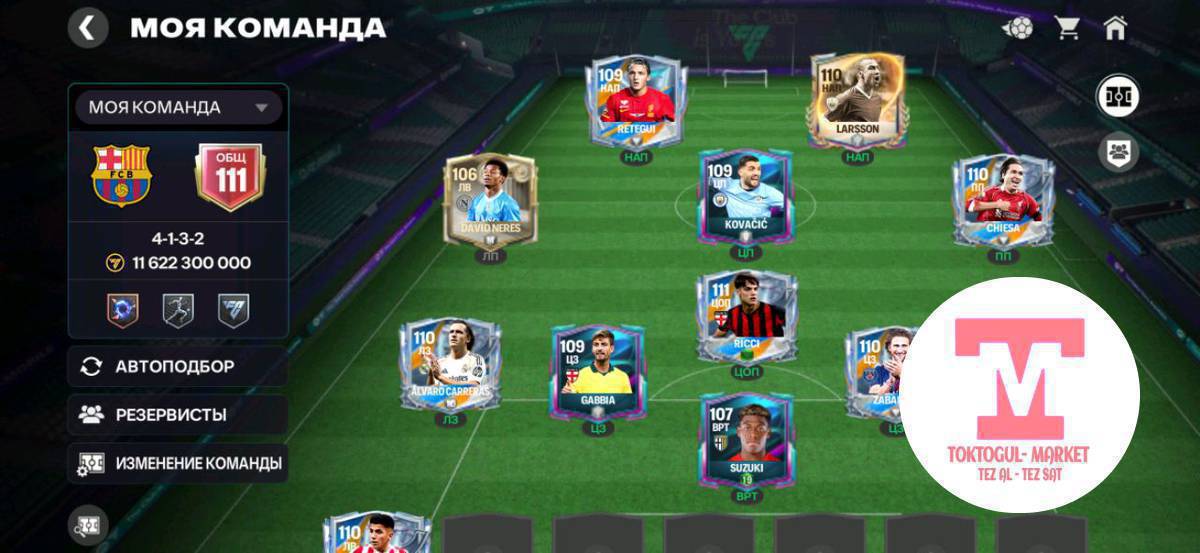The height and width of the screenshot is (553, 1200).
Task: Select the Suzuki goalkeeper card
Action: 747,440
